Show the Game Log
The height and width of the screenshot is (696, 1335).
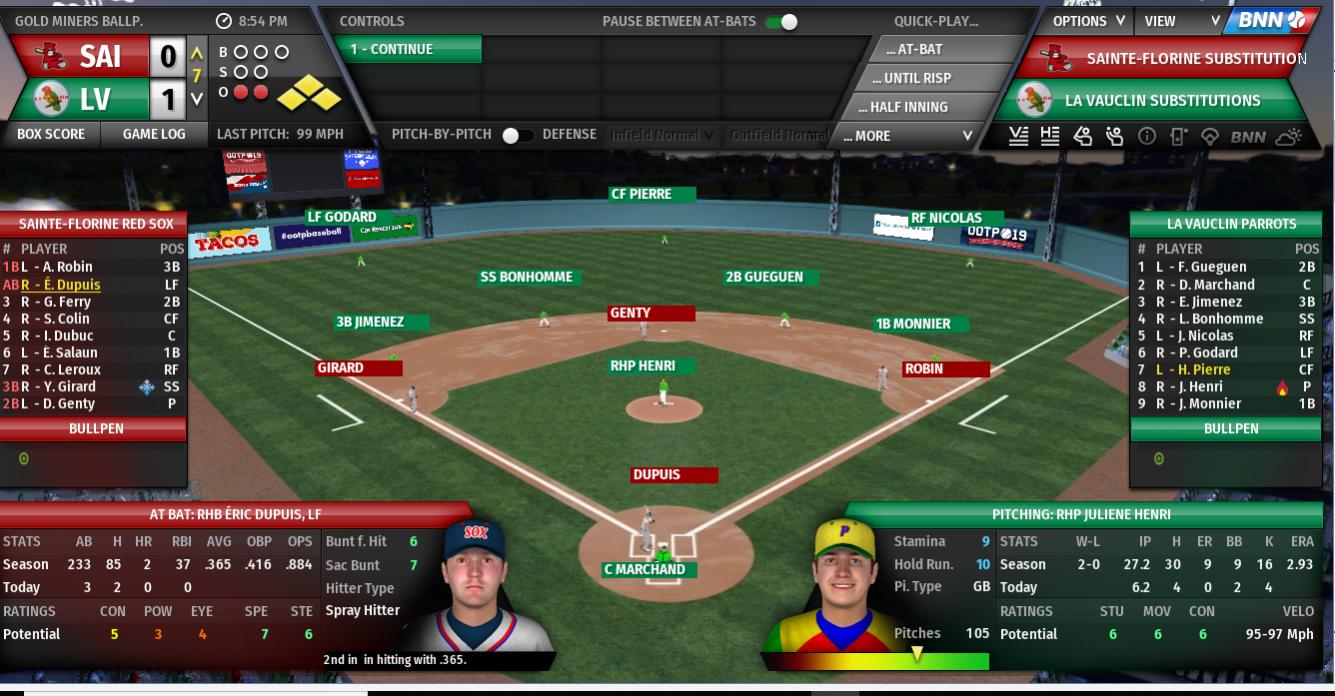coord(154,134)
